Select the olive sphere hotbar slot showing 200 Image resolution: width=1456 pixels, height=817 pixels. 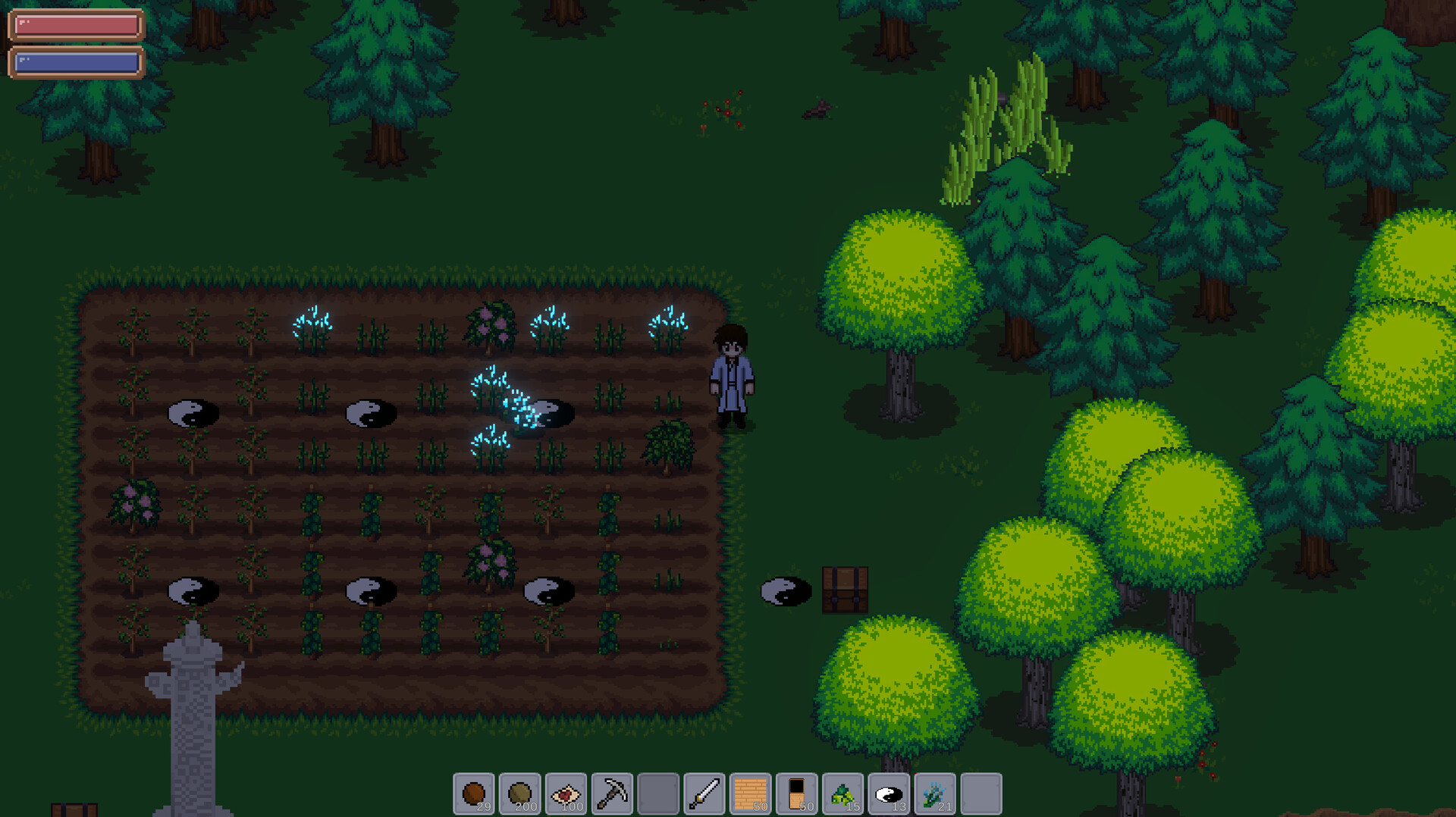521,794
